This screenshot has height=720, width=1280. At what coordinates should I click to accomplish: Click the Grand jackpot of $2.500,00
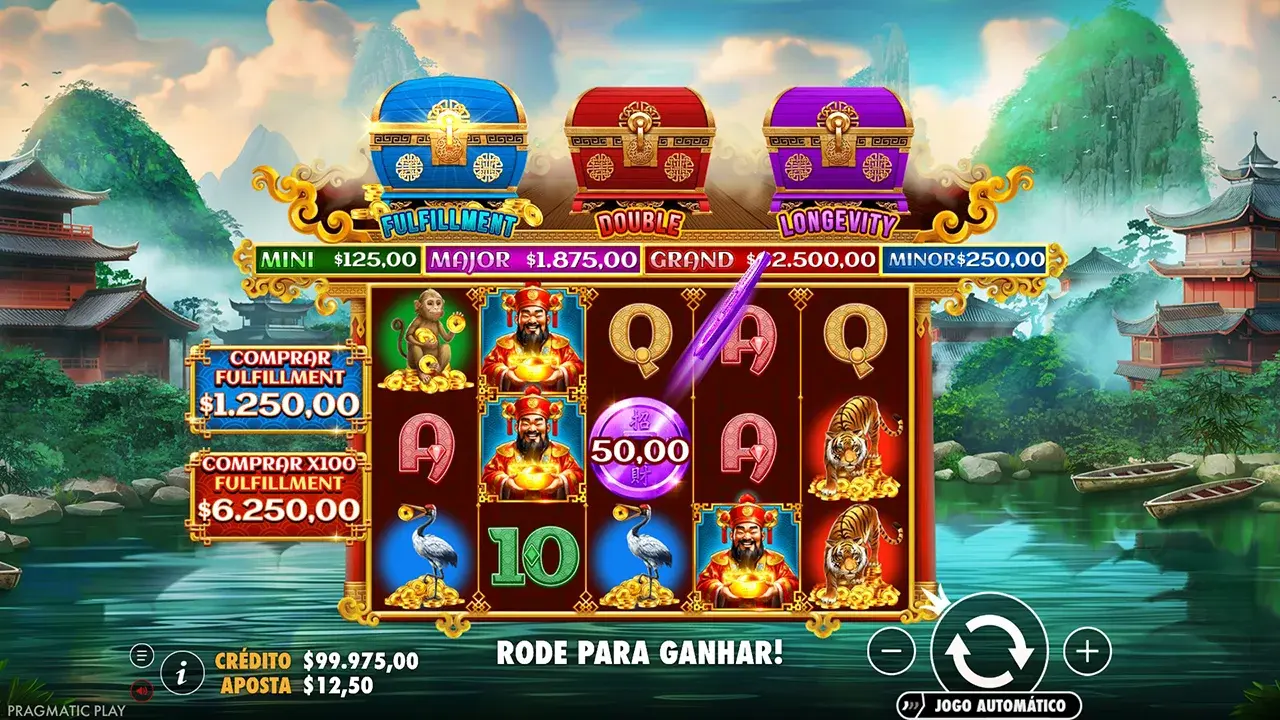pos(760,259)
